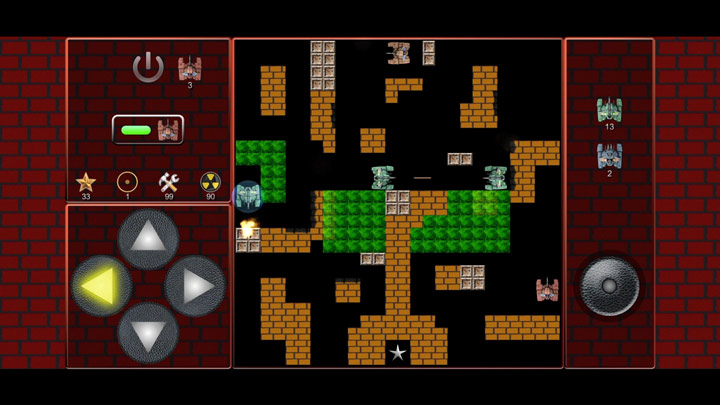Fire using the round metal button

click(609, 286)
